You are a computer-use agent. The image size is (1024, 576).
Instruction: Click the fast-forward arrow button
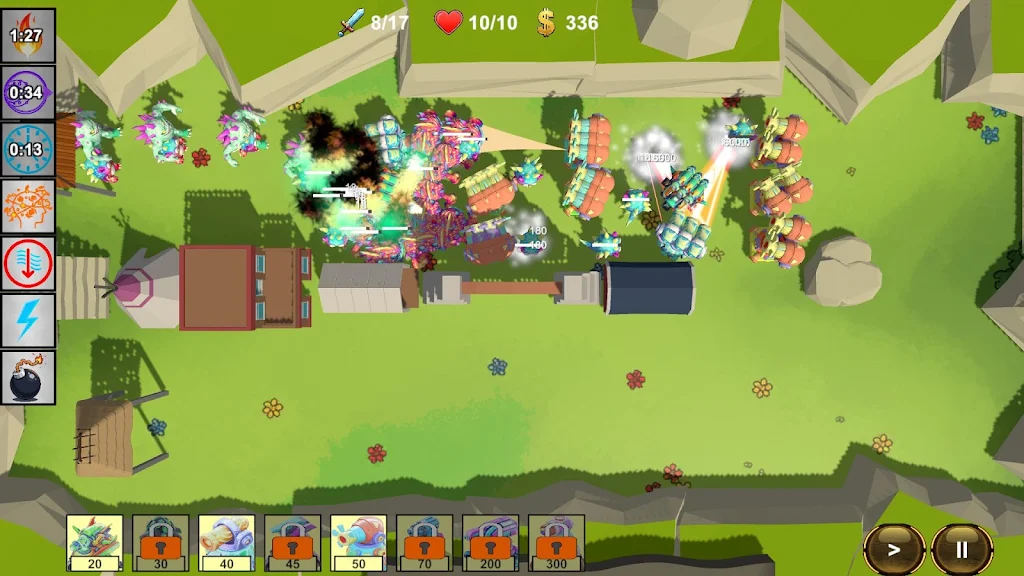[x=894, y=549]
